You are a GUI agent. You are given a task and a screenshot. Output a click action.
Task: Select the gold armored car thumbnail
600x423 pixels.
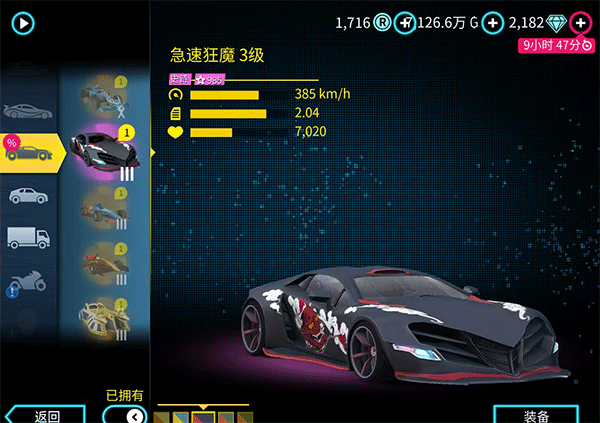(x=104, y=316)
